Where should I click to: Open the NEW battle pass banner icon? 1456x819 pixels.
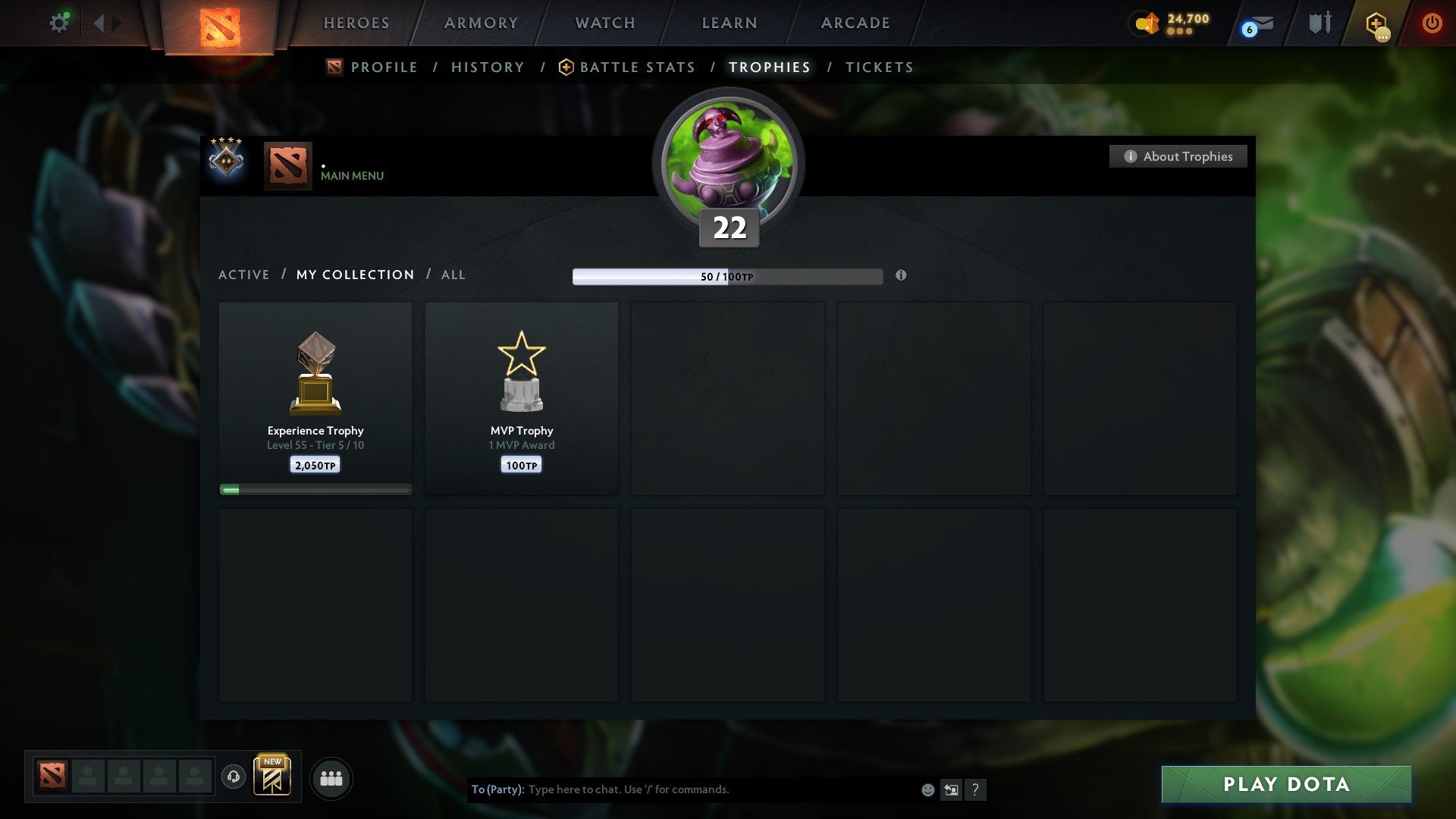click(273, 777)
